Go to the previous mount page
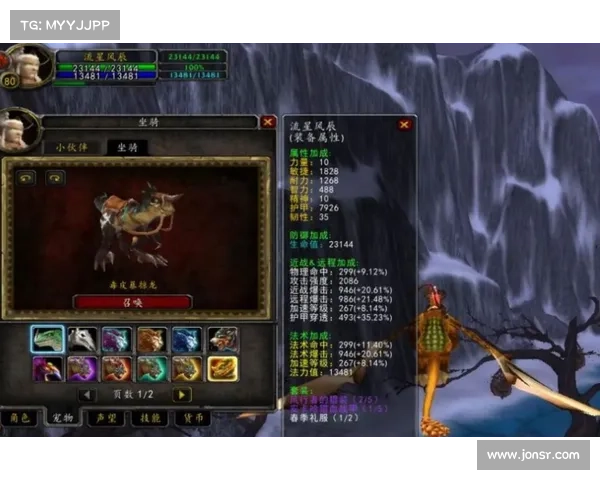The image size is (600, 480). pos(86,394)
